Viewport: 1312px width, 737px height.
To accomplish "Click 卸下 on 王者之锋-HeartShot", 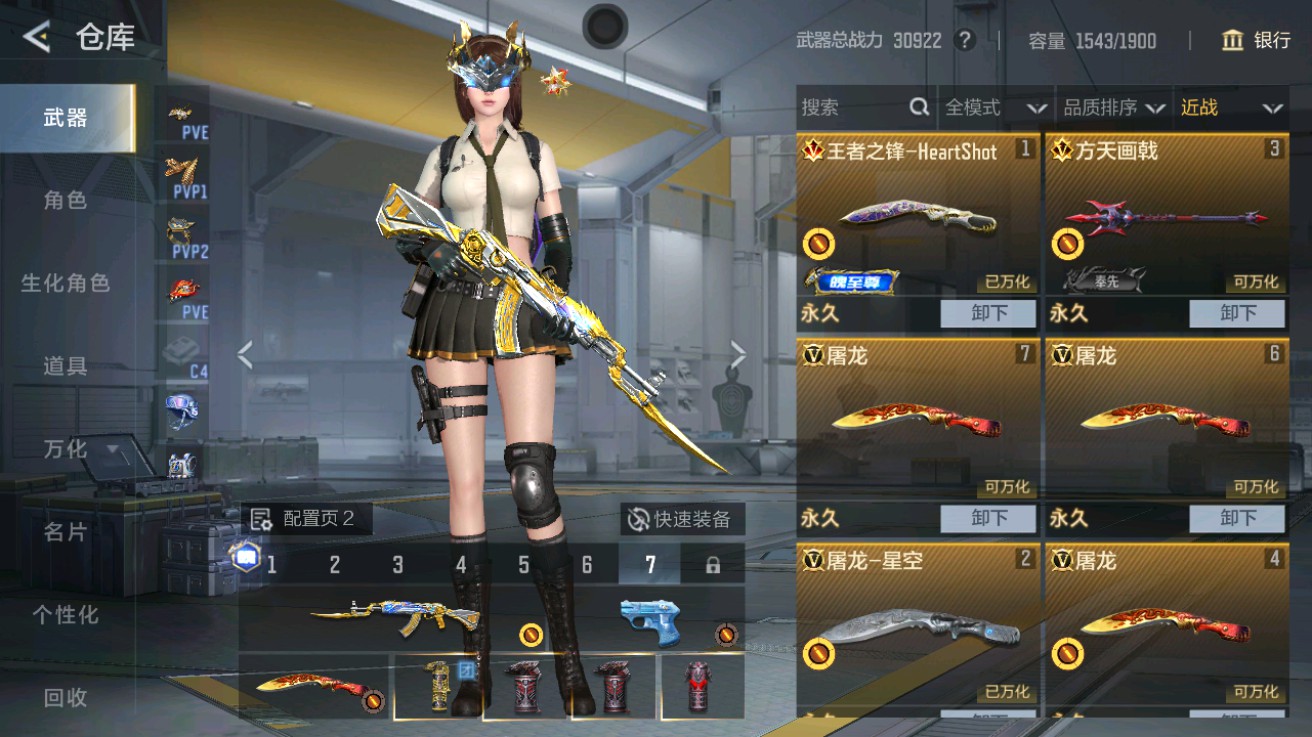I will [987, 313].
